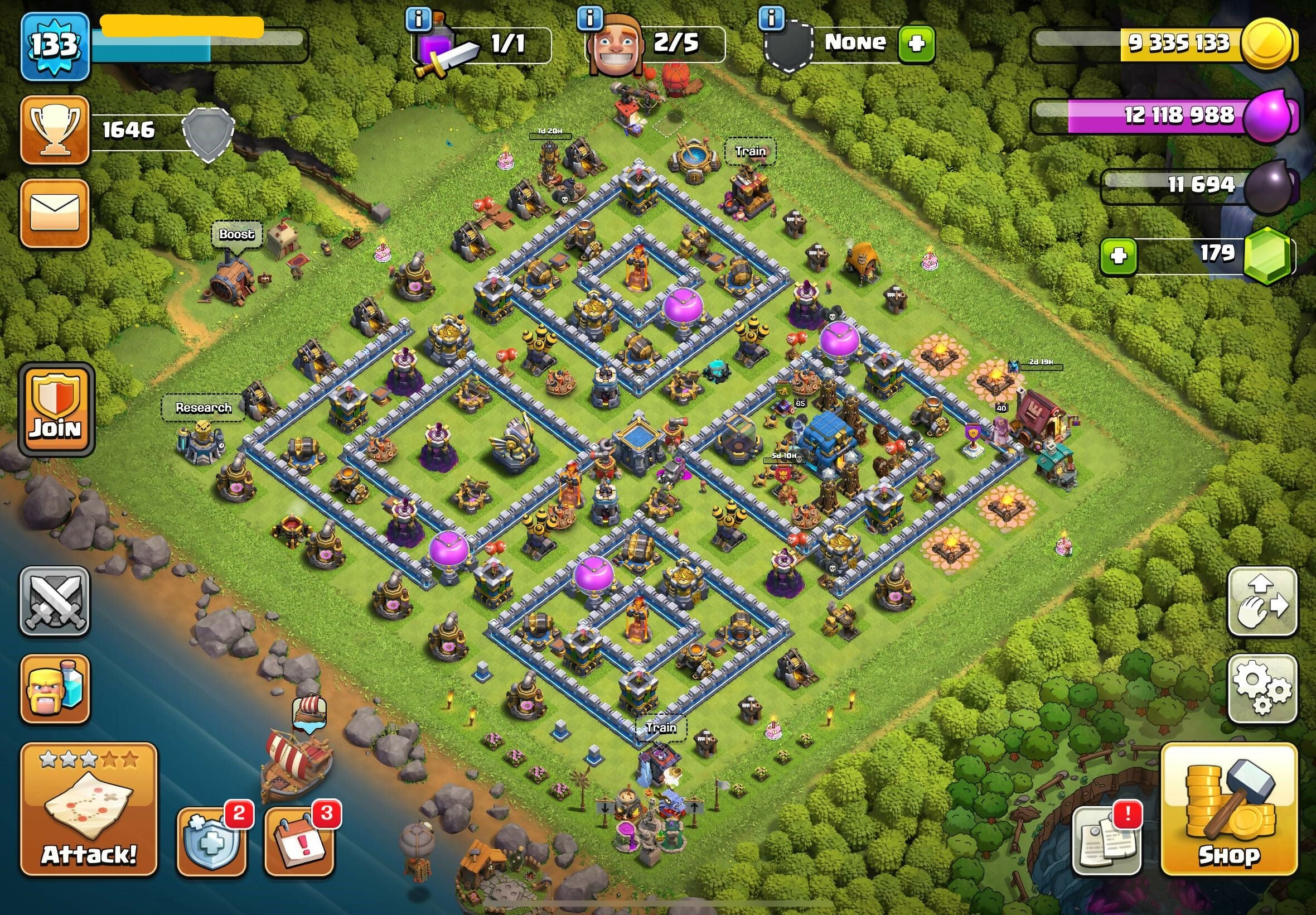Add gems with the green plus

click(1118, 256)
